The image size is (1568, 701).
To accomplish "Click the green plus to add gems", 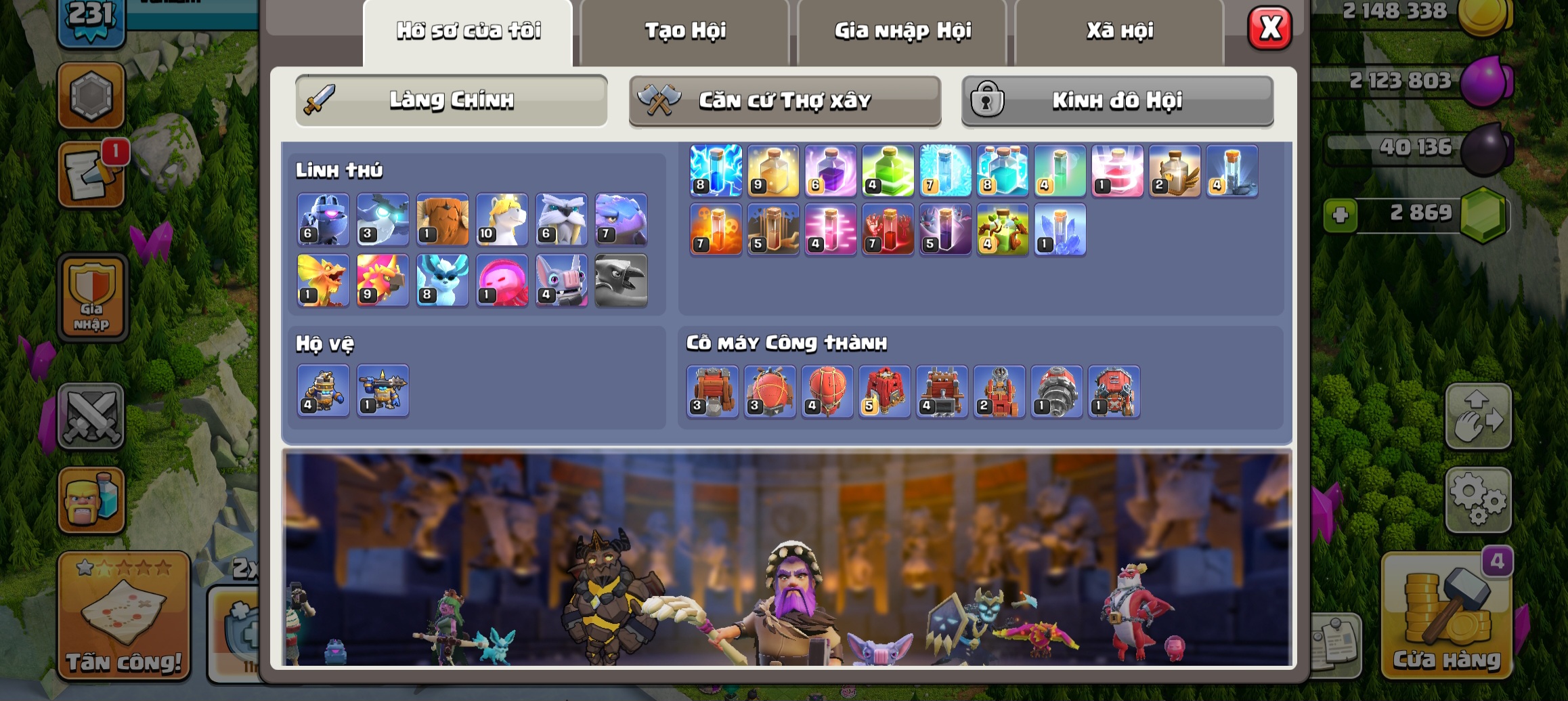I will pyautogui.click(x=1340, y=215).
